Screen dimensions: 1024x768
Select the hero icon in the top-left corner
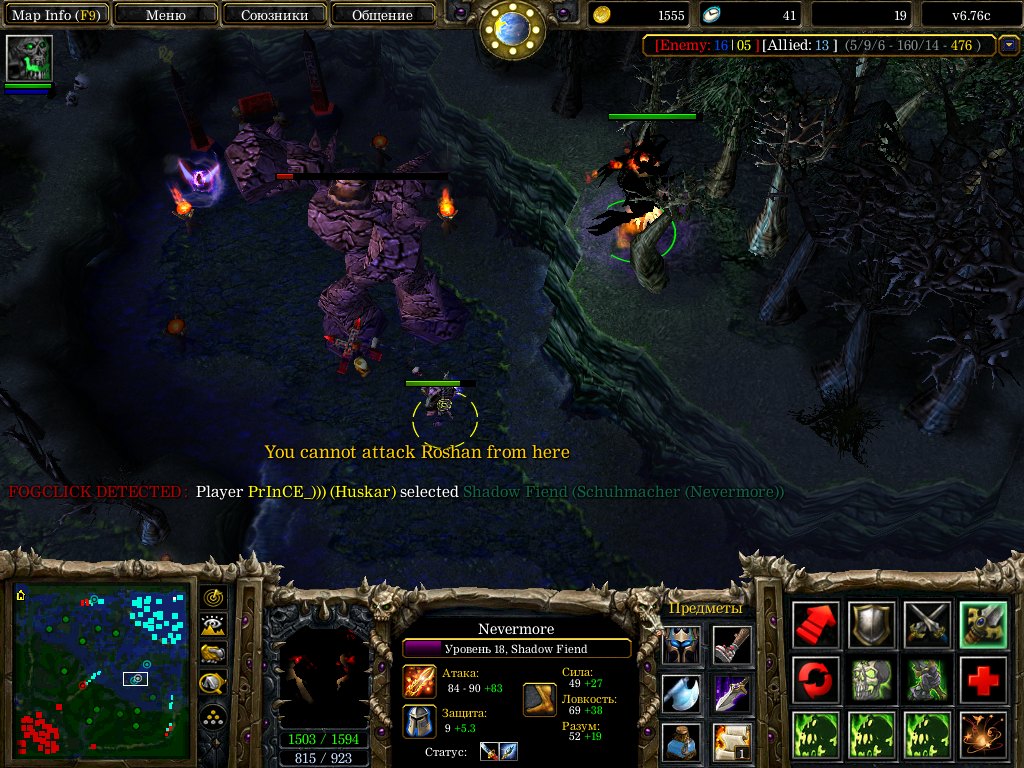tap(29, 58)
